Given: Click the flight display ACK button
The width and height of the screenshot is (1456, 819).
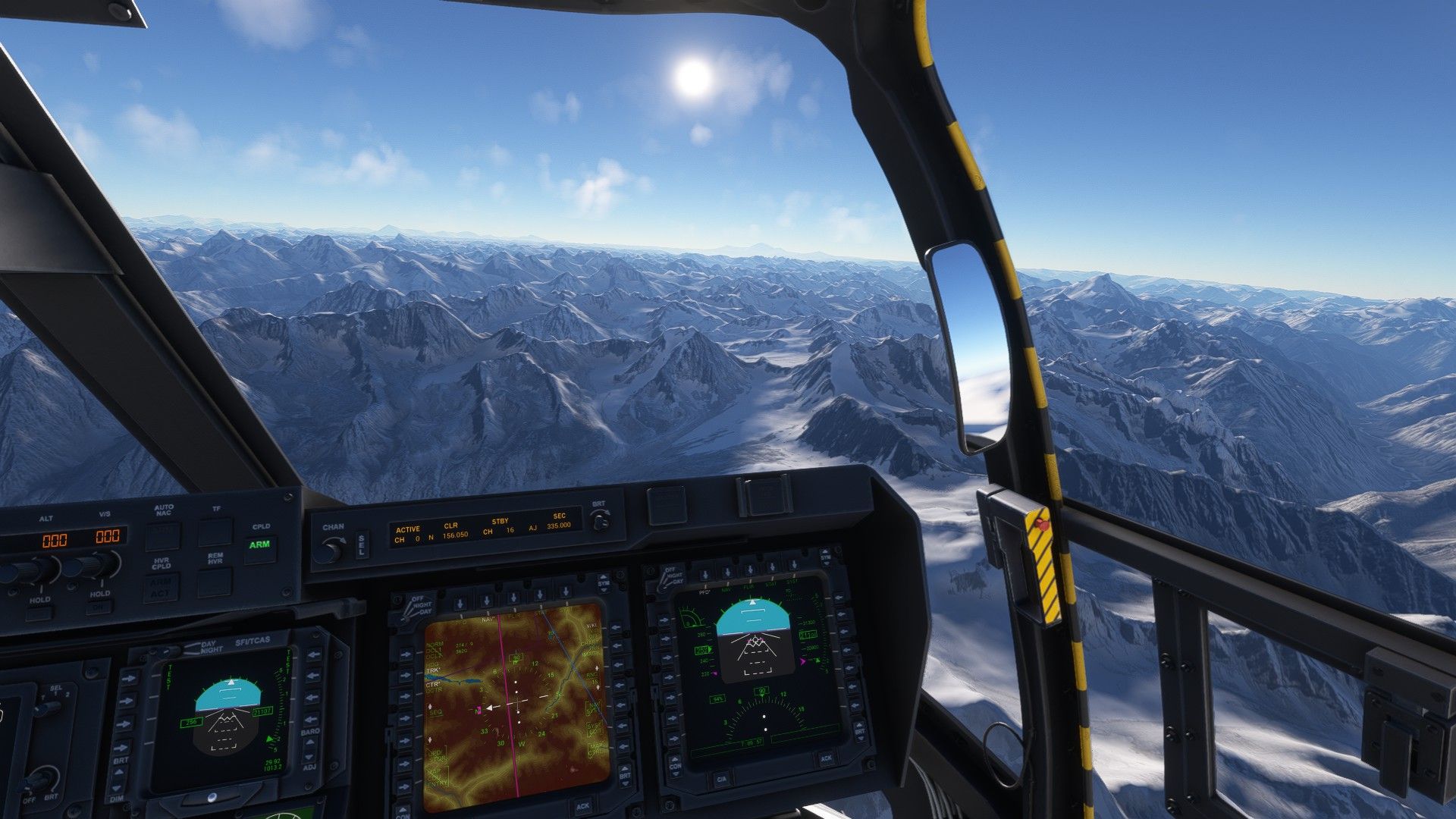Looking at the screenshot, I should (826, 758).
